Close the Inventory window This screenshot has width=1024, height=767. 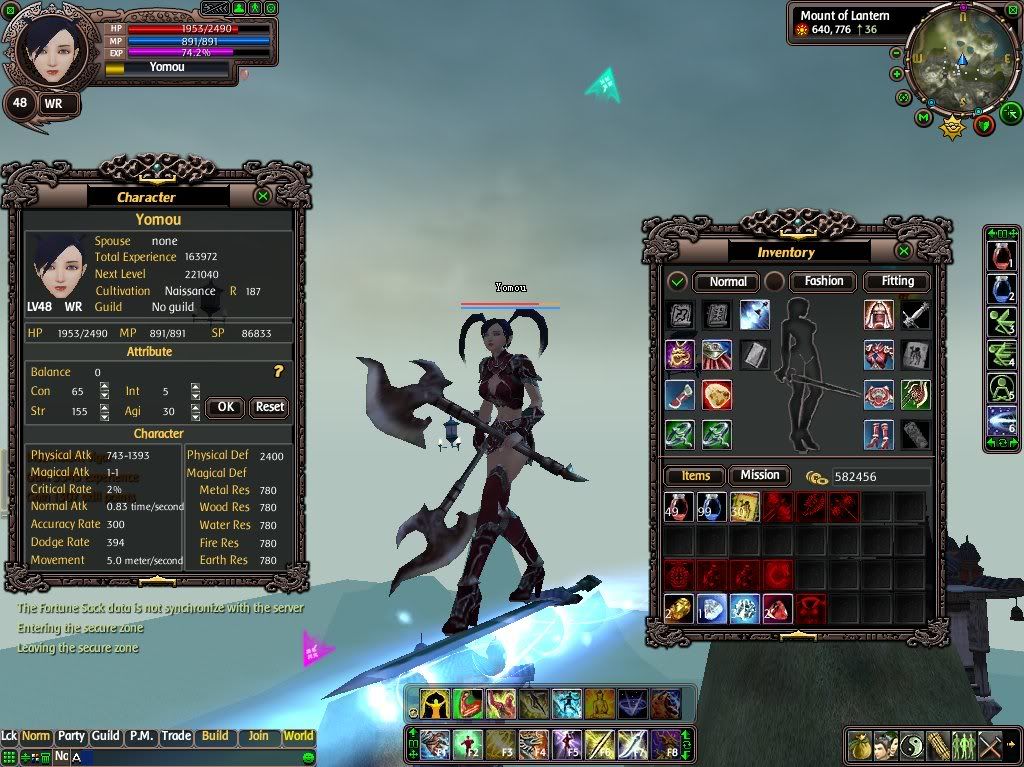tap(904, 251)
